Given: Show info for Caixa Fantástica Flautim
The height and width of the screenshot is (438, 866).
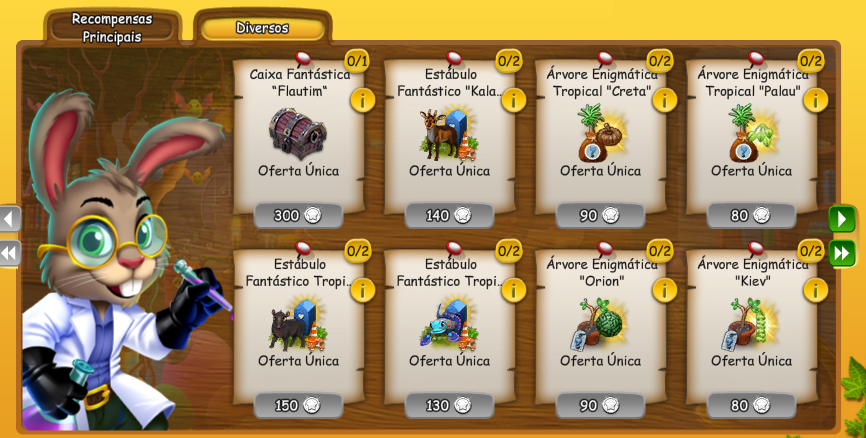Looking at the screenshot, I should (362, 100).
